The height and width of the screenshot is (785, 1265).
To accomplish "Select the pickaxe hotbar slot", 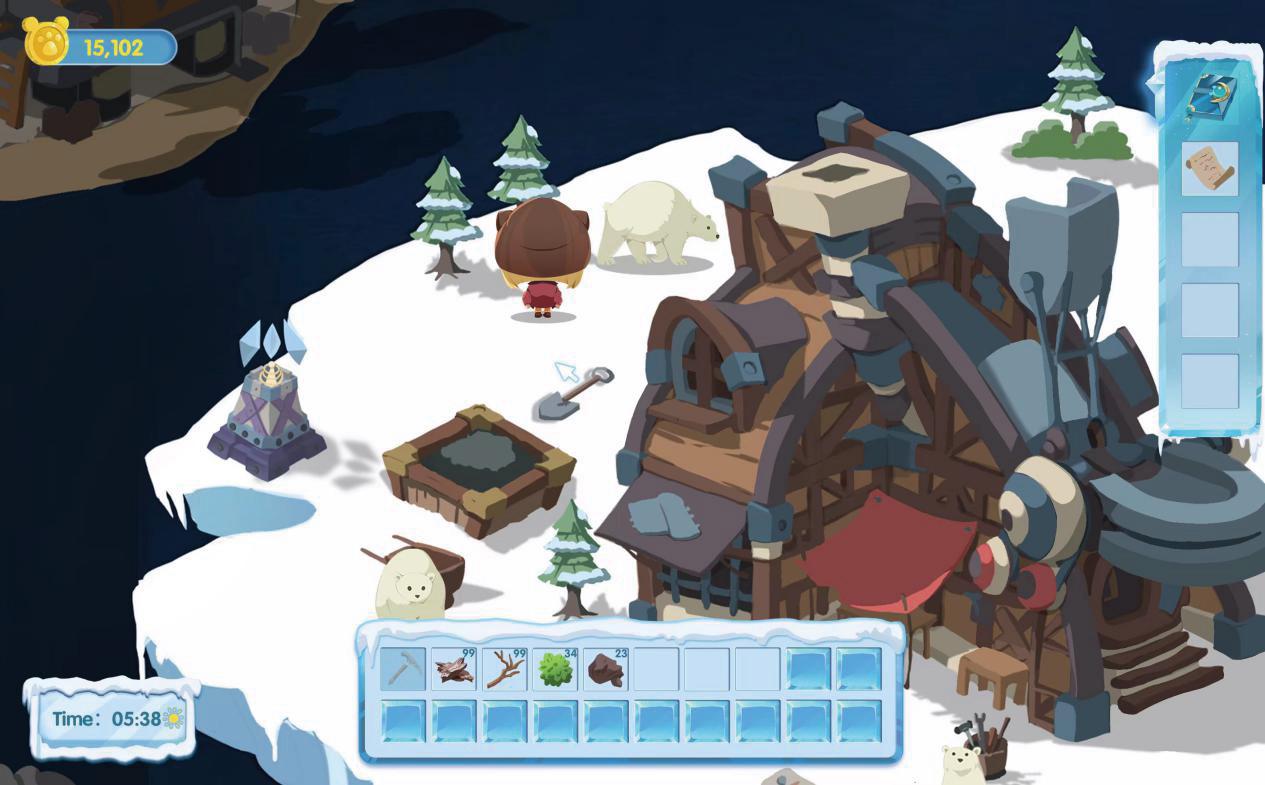I will 403,669.
